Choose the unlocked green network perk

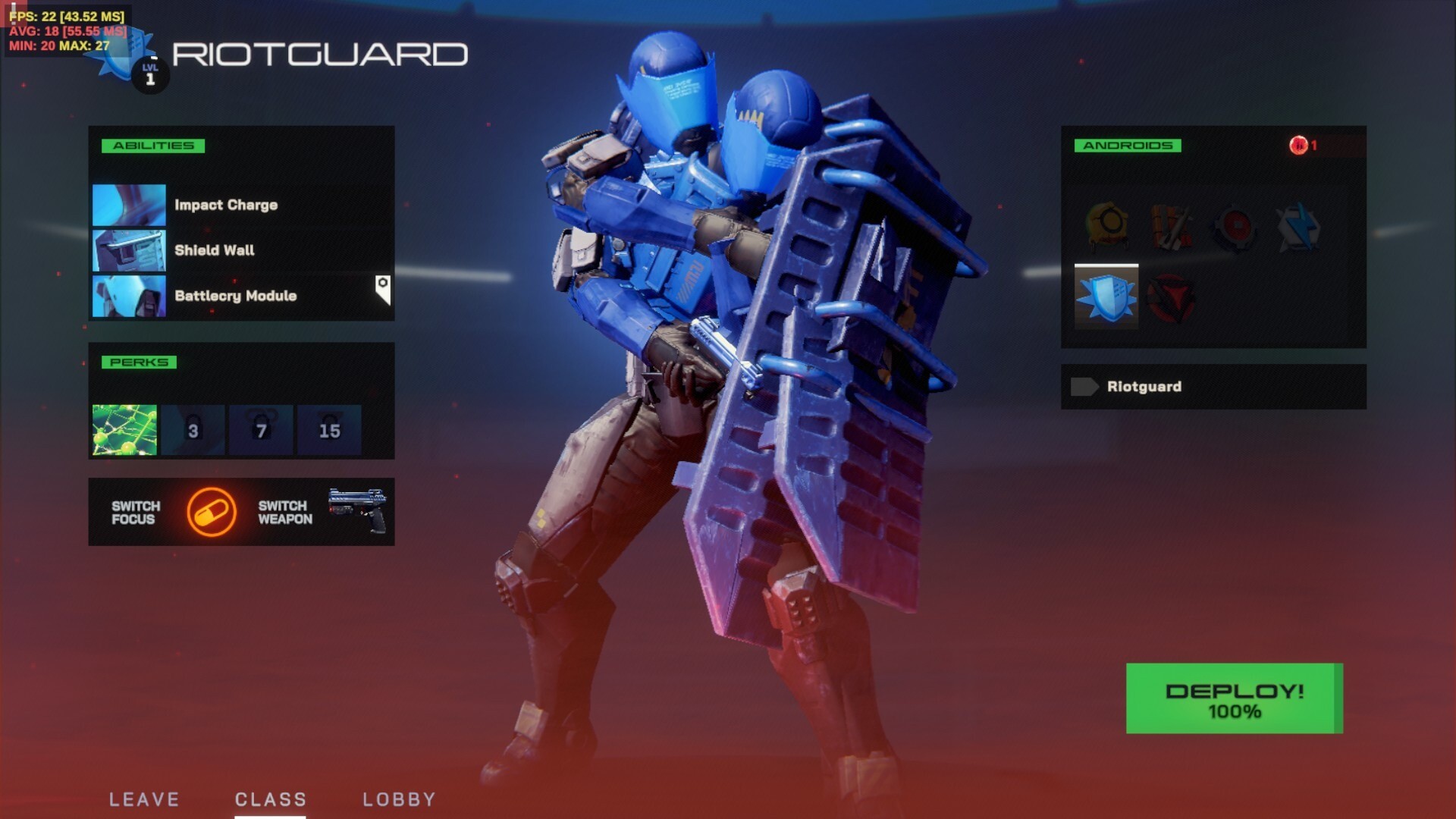point(124,430)
